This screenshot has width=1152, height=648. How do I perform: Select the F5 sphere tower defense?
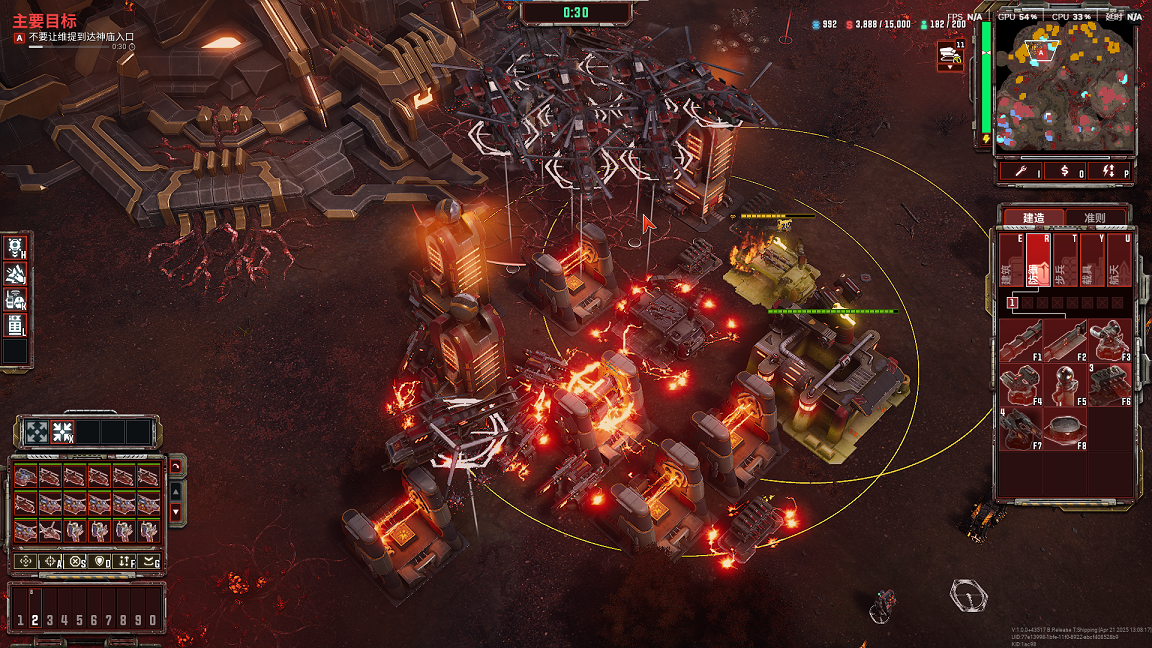pos(1066,385)
